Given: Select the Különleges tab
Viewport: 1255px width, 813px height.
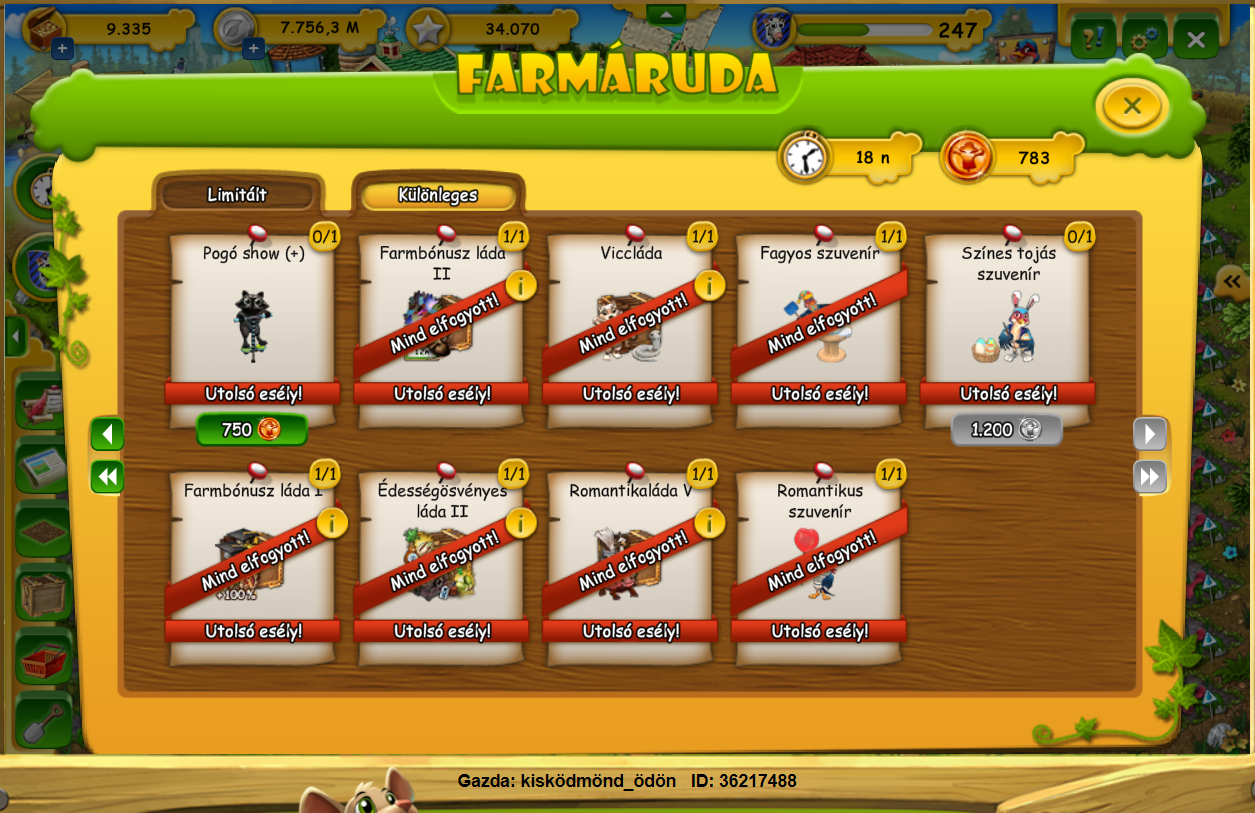Looking at the screenshot, I should click(438, 196).
